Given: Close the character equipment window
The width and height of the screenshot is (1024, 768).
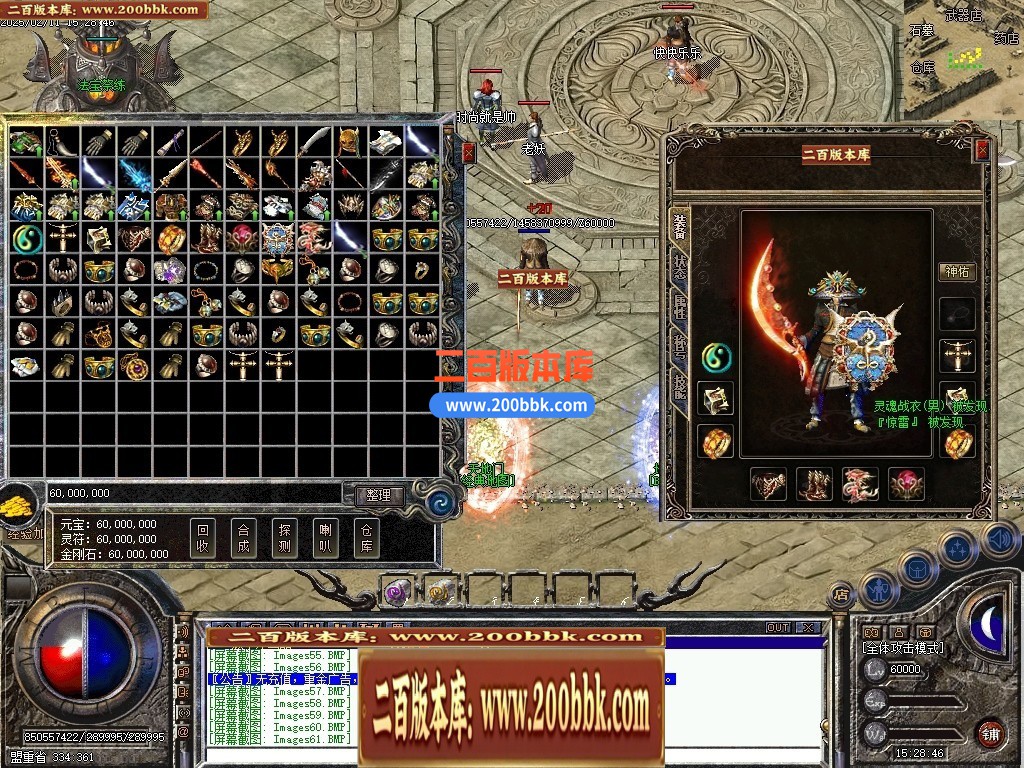Looking at the screenshot, I should point(982,150).
